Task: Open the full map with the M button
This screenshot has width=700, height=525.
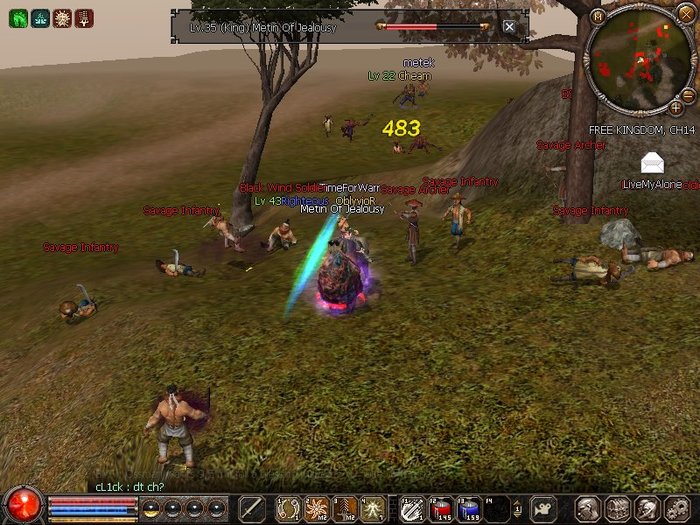Action: pos(598,16)
